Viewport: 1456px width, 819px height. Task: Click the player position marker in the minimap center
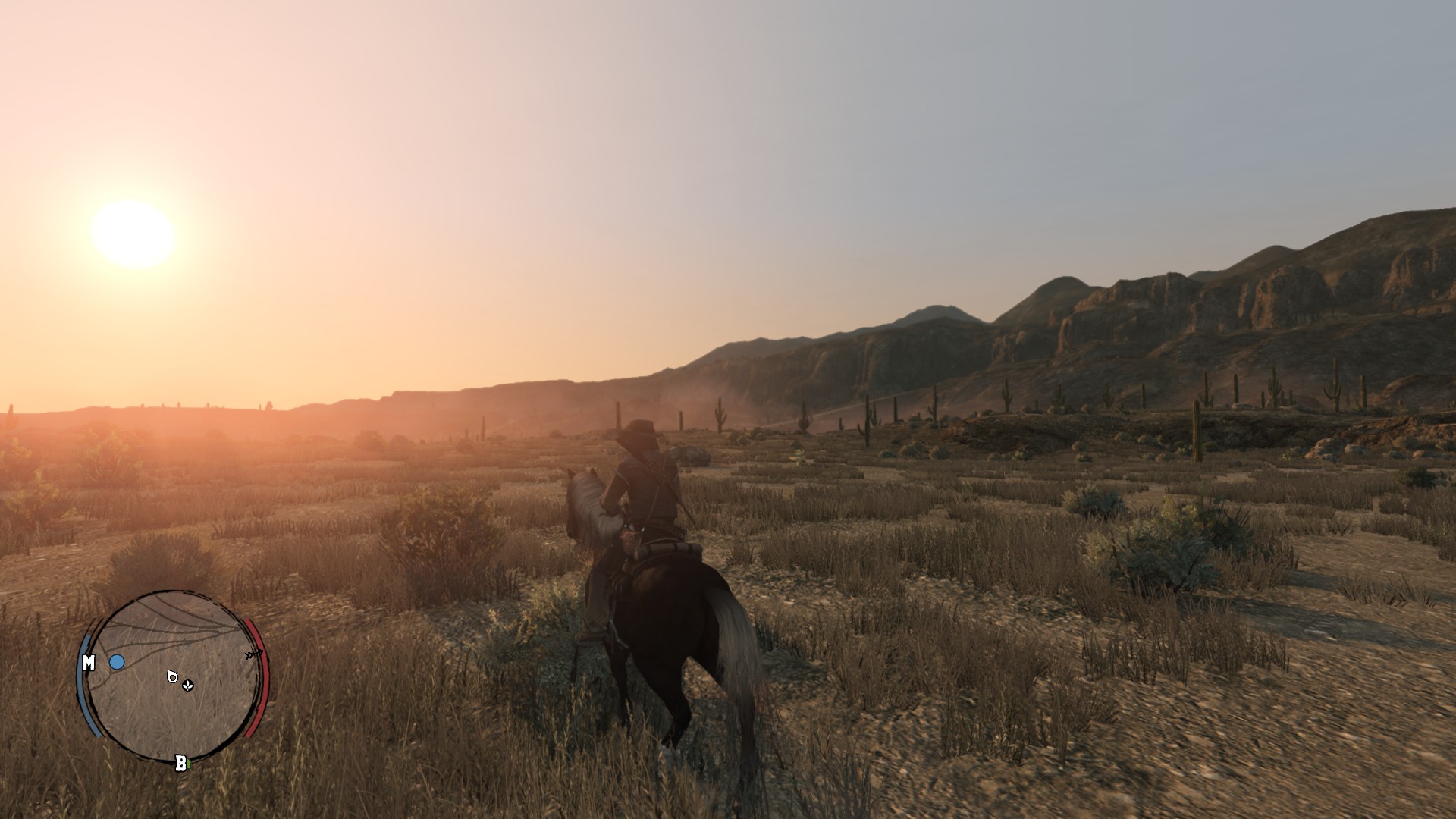coord(173,678)
